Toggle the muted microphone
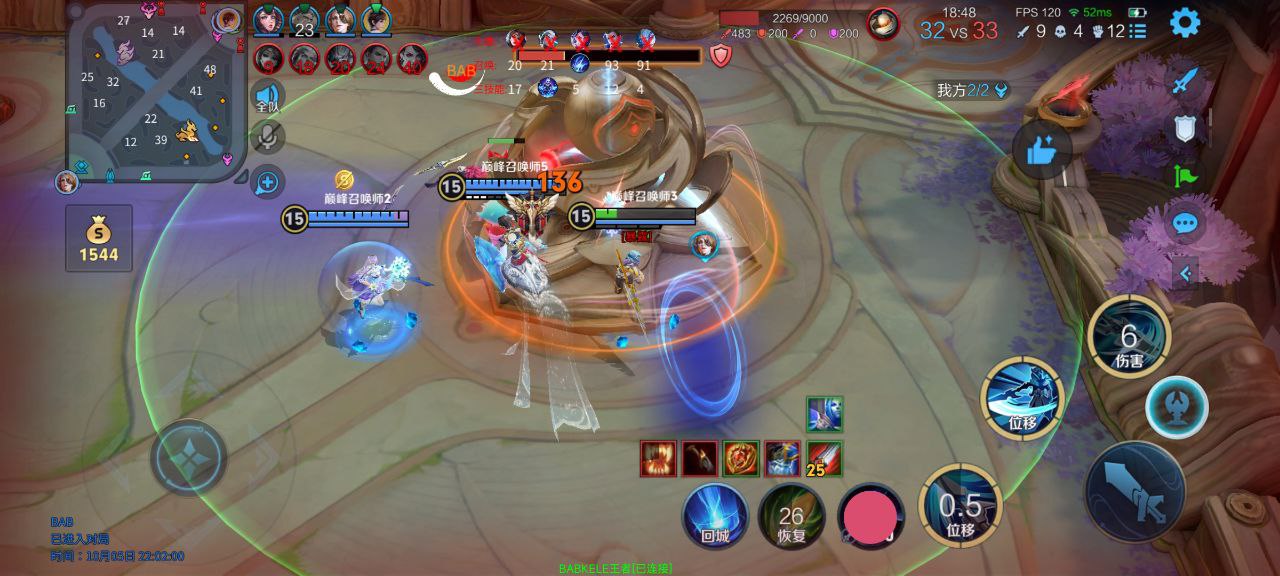The image size is (1280, 576). pos(267,138)
